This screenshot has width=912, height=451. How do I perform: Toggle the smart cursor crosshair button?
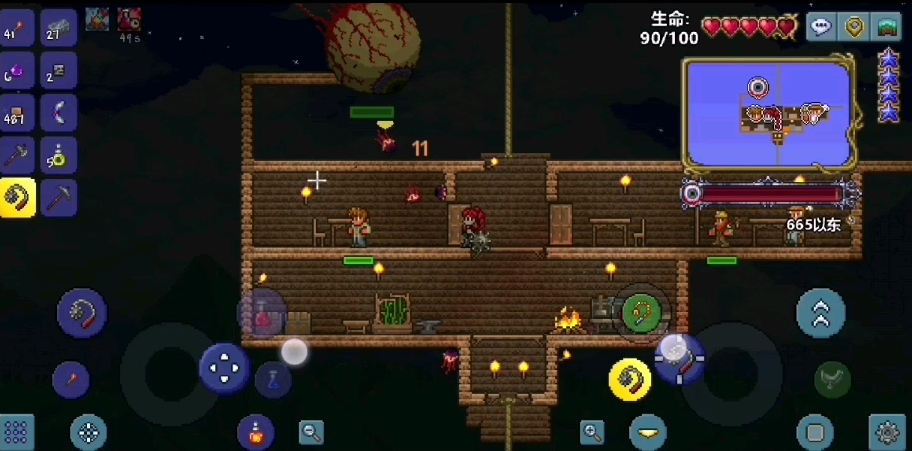[x=88, y=432]
